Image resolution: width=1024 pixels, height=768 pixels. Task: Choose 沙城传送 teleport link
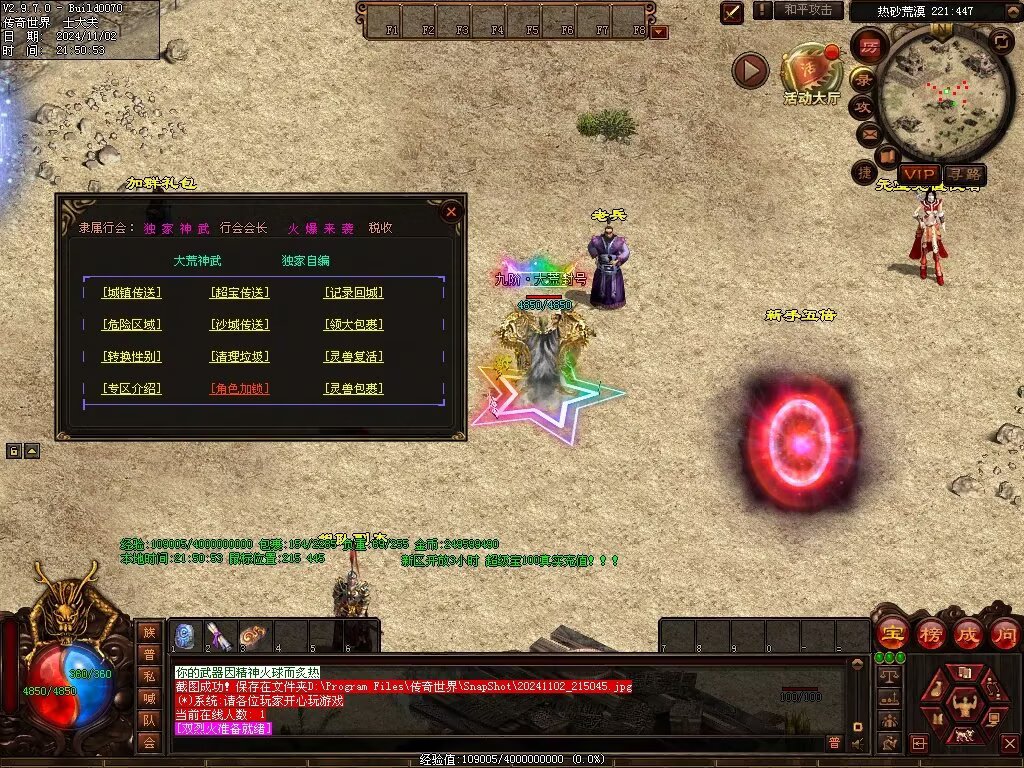(240, 325)
